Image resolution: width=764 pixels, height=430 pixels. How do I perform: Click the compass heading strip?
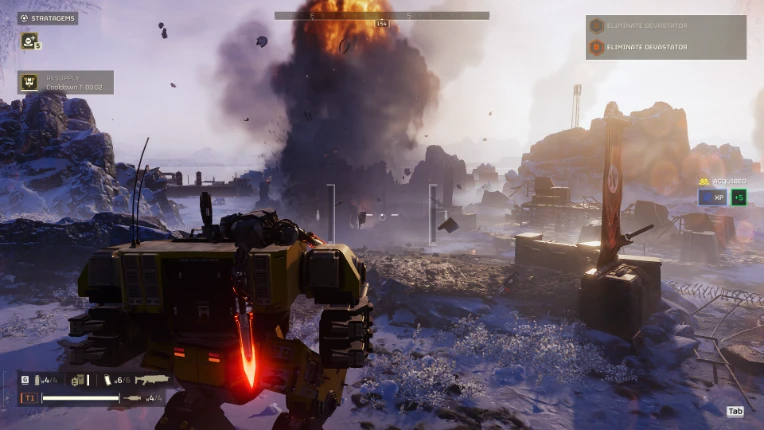381,16
